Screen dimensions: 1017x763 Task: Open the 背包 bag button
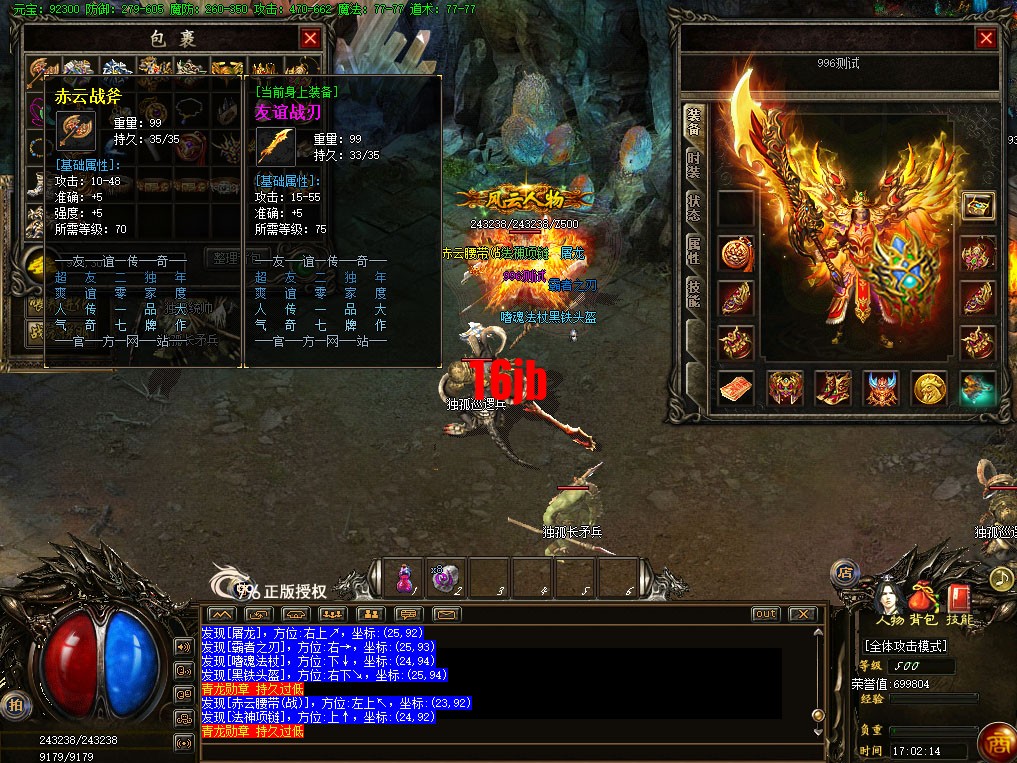point(924,600)
